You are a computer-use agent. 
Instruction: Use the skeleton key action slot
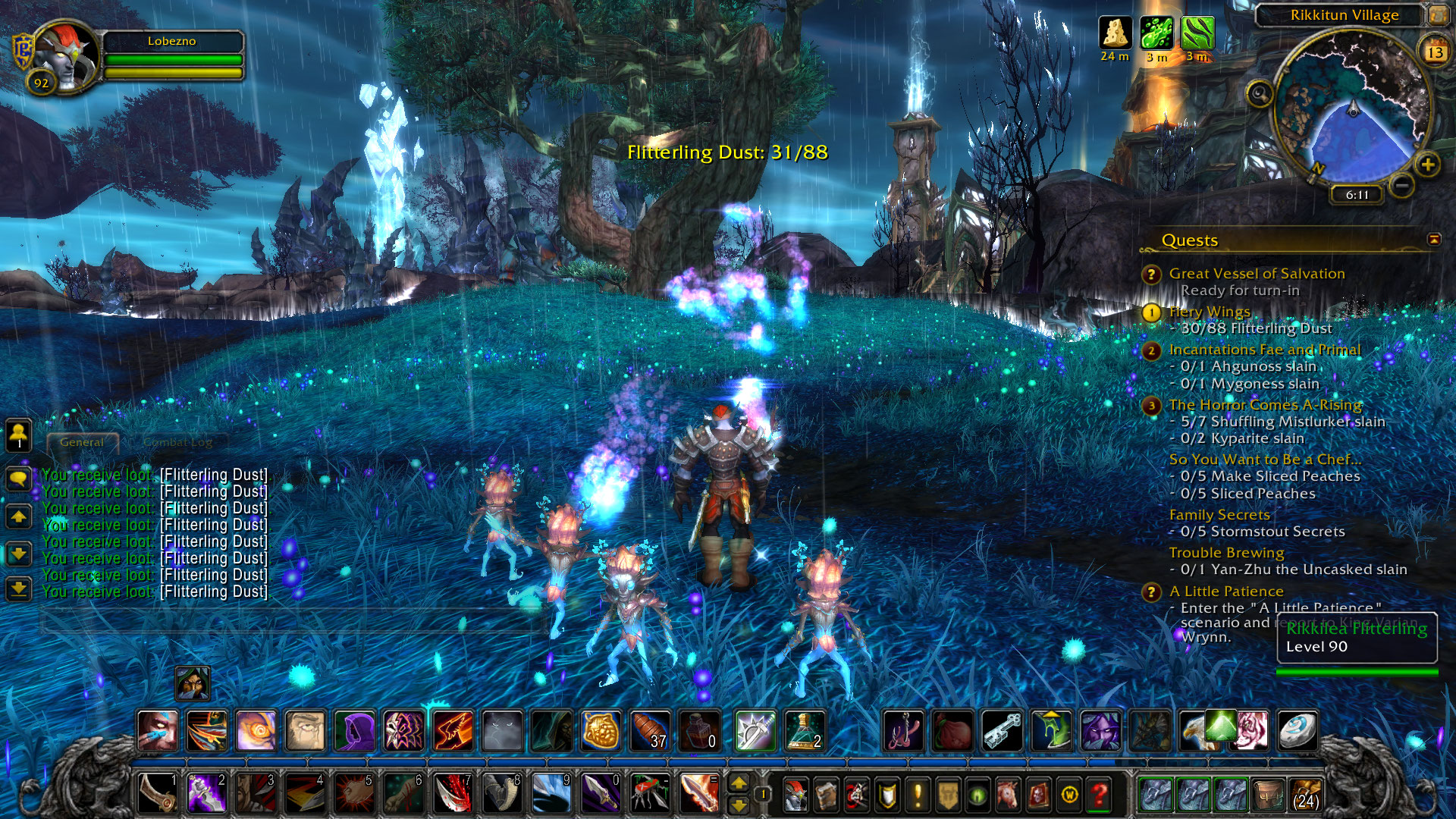pyautogui.click(x=1003, y=731)
